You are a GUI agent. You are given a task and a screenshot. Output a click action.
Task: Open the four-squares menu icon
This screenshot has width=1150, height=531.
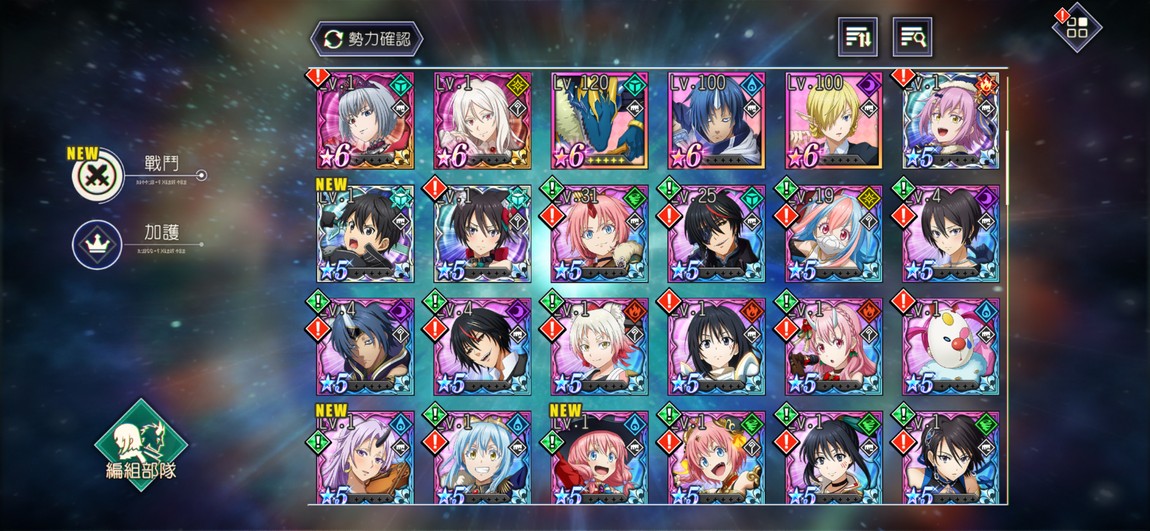tap(1077, 28)
